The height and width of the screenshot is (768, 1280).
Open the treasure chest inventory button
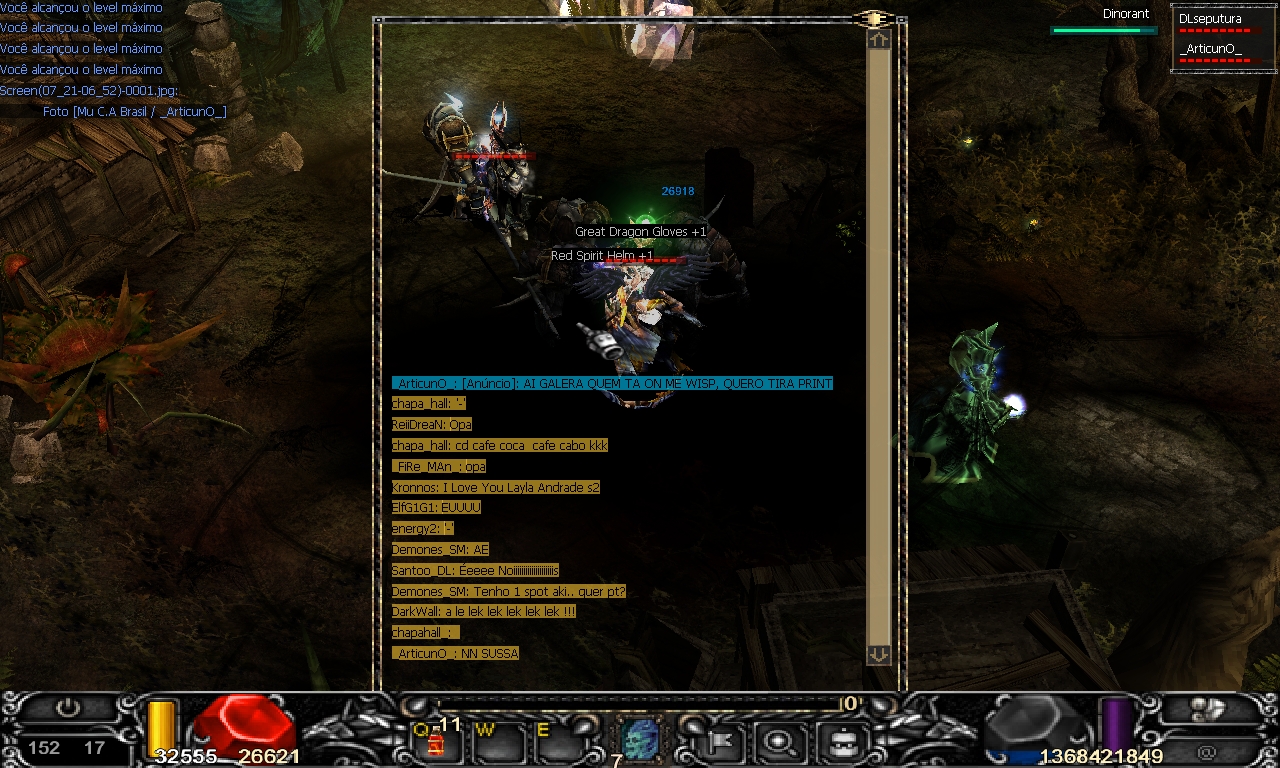(x=836, y=741)
